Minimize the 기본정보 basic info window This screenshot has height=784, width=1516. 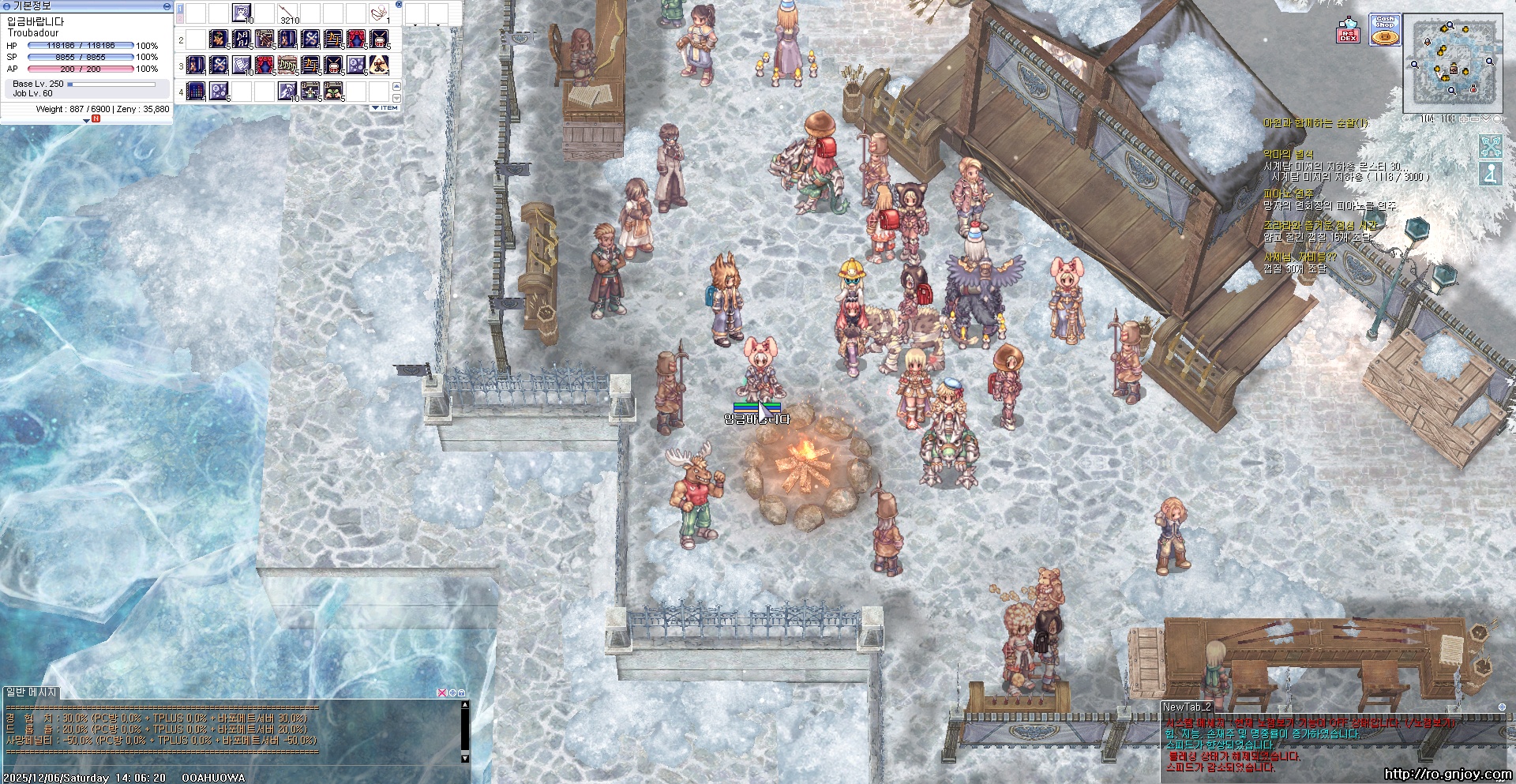tap(167, 6)
